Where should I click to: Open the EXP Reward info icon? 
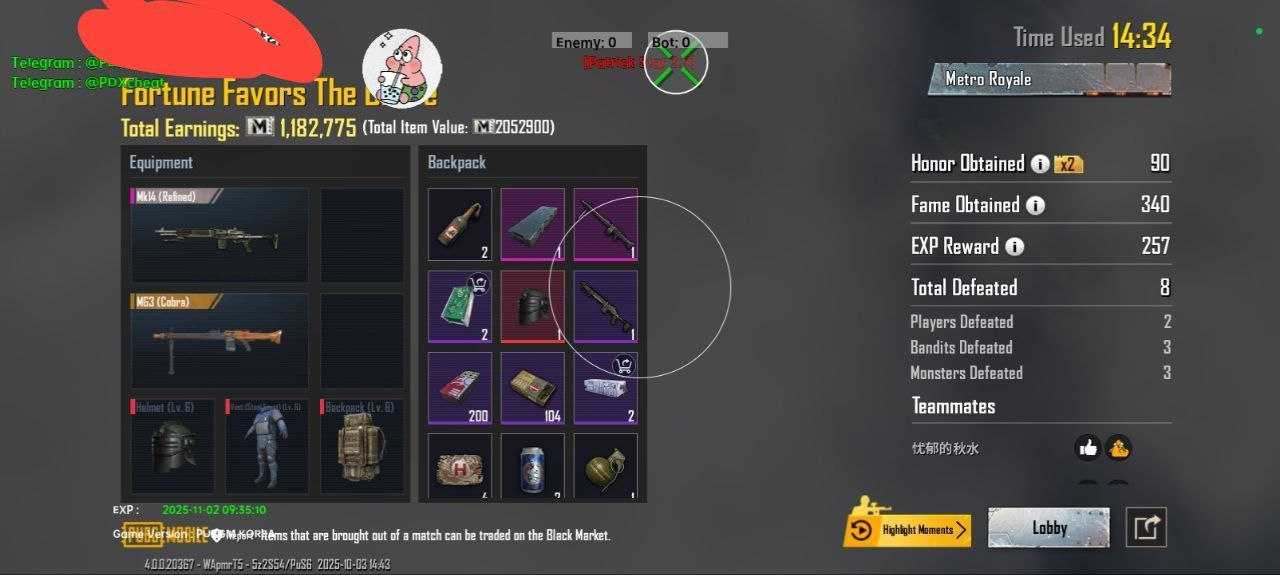coord(1014,247)
